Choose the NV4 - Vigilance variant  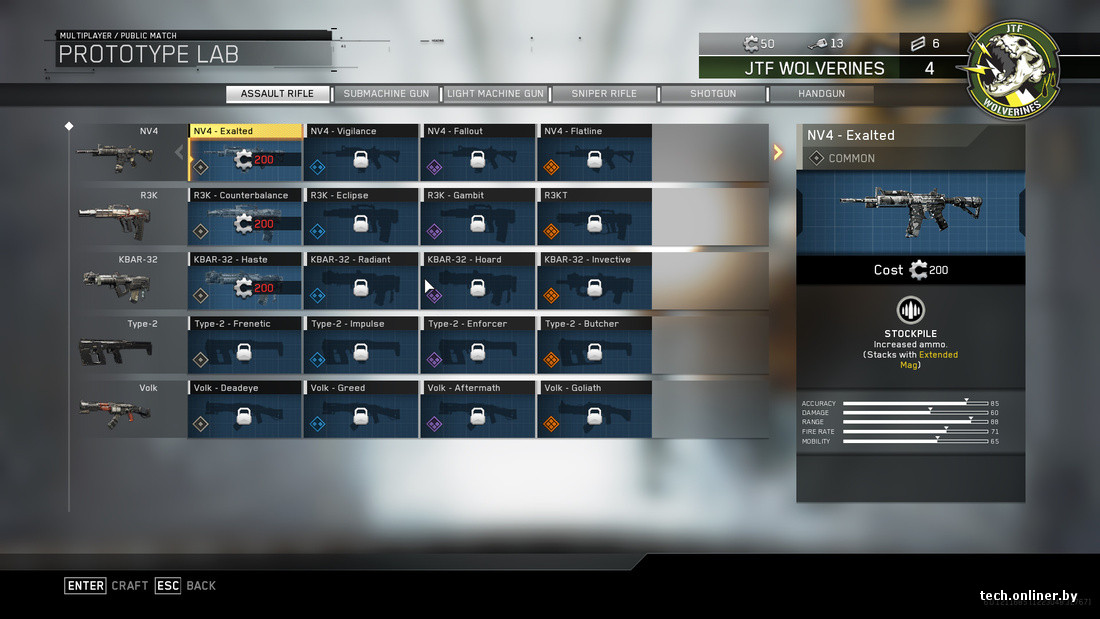point(361,153)
